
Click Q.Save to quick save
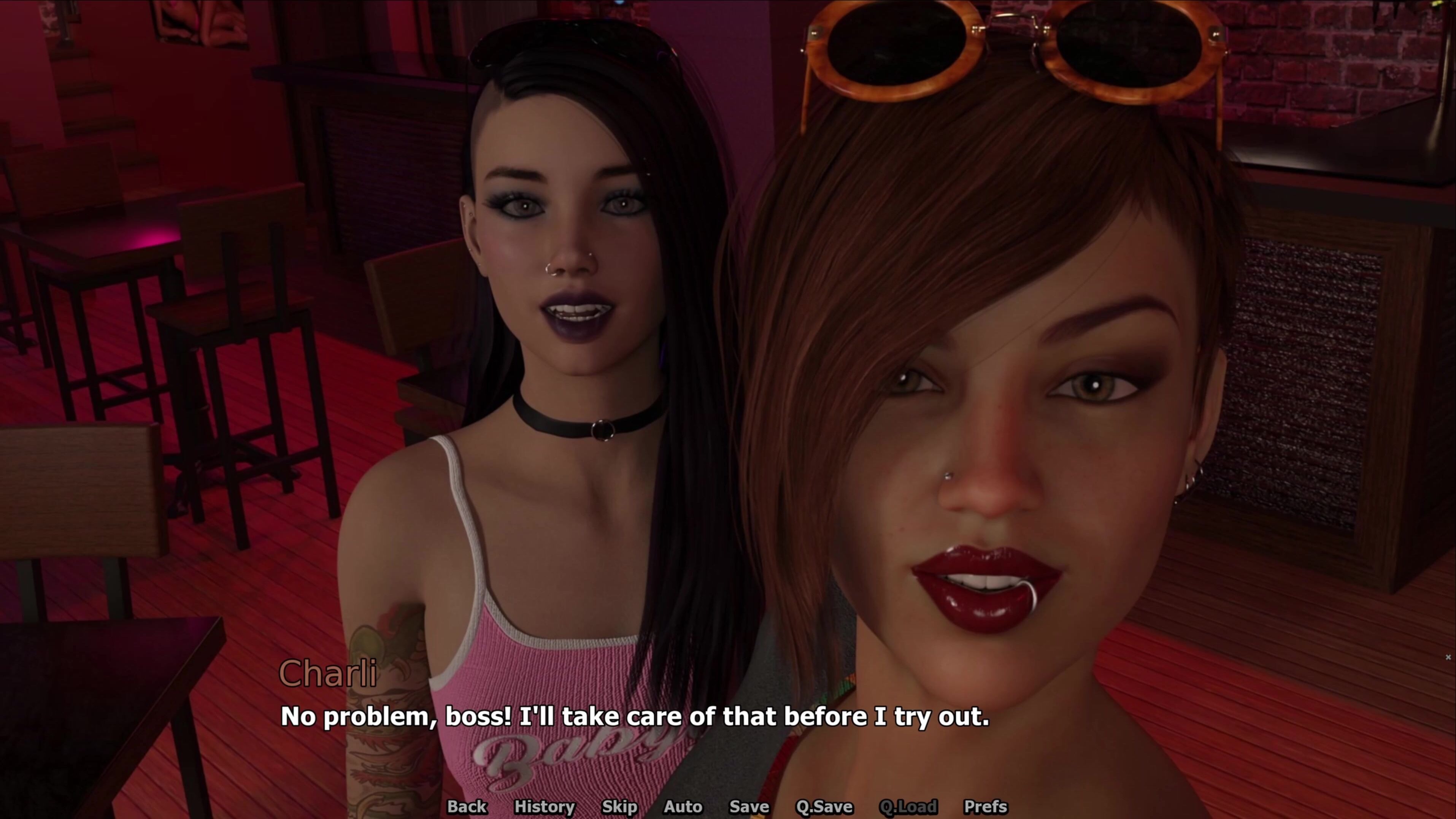[824, 806]
